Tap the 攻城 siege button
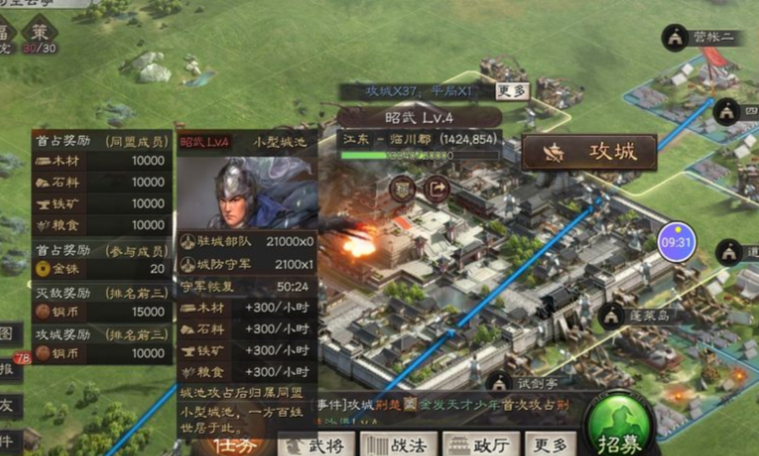The width and height of the screenshot is (759, 456). coord(589,152)
